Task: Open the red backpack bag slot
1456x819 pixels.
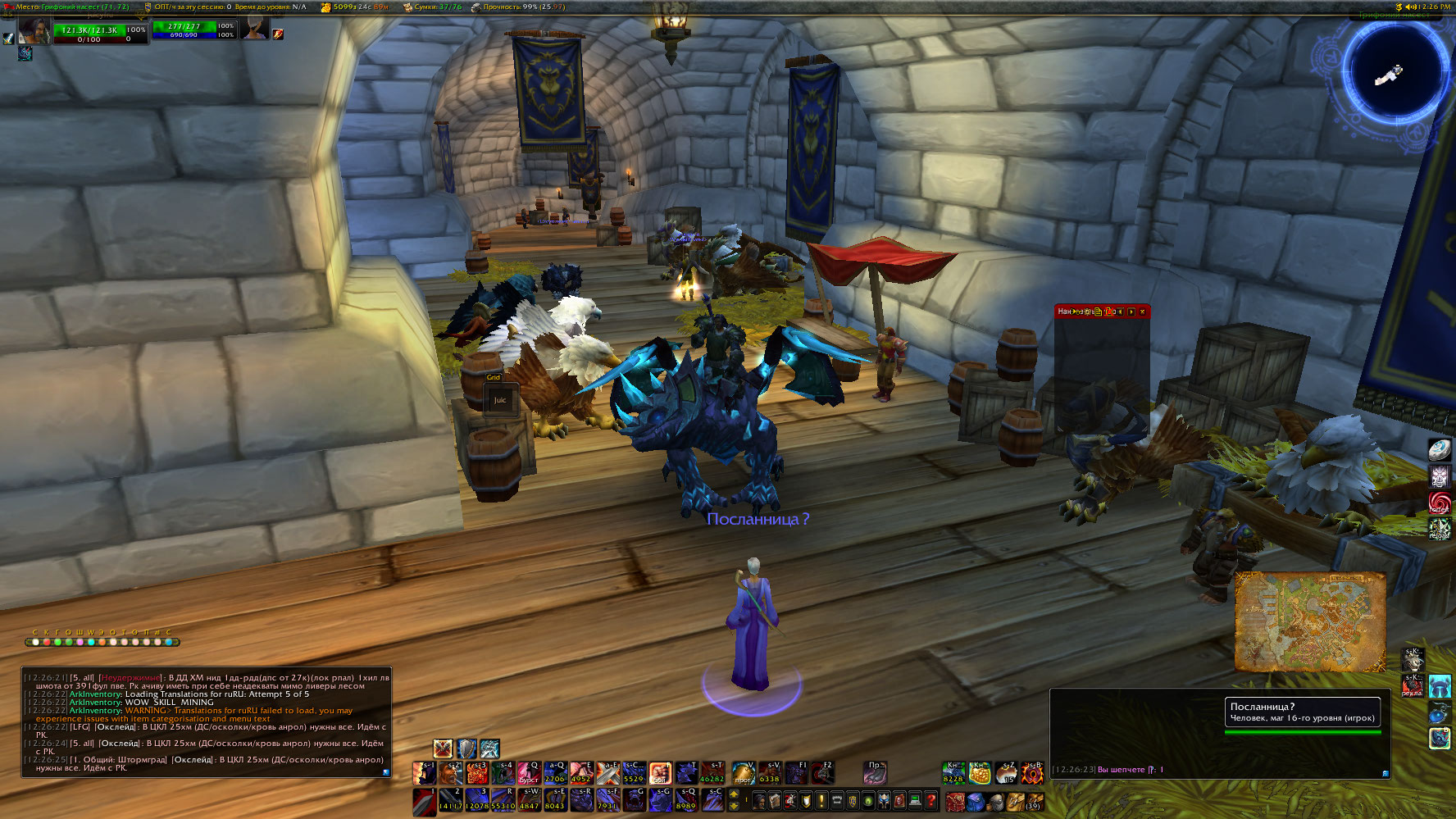Action: pyautogui.click(x=954, y=800)
